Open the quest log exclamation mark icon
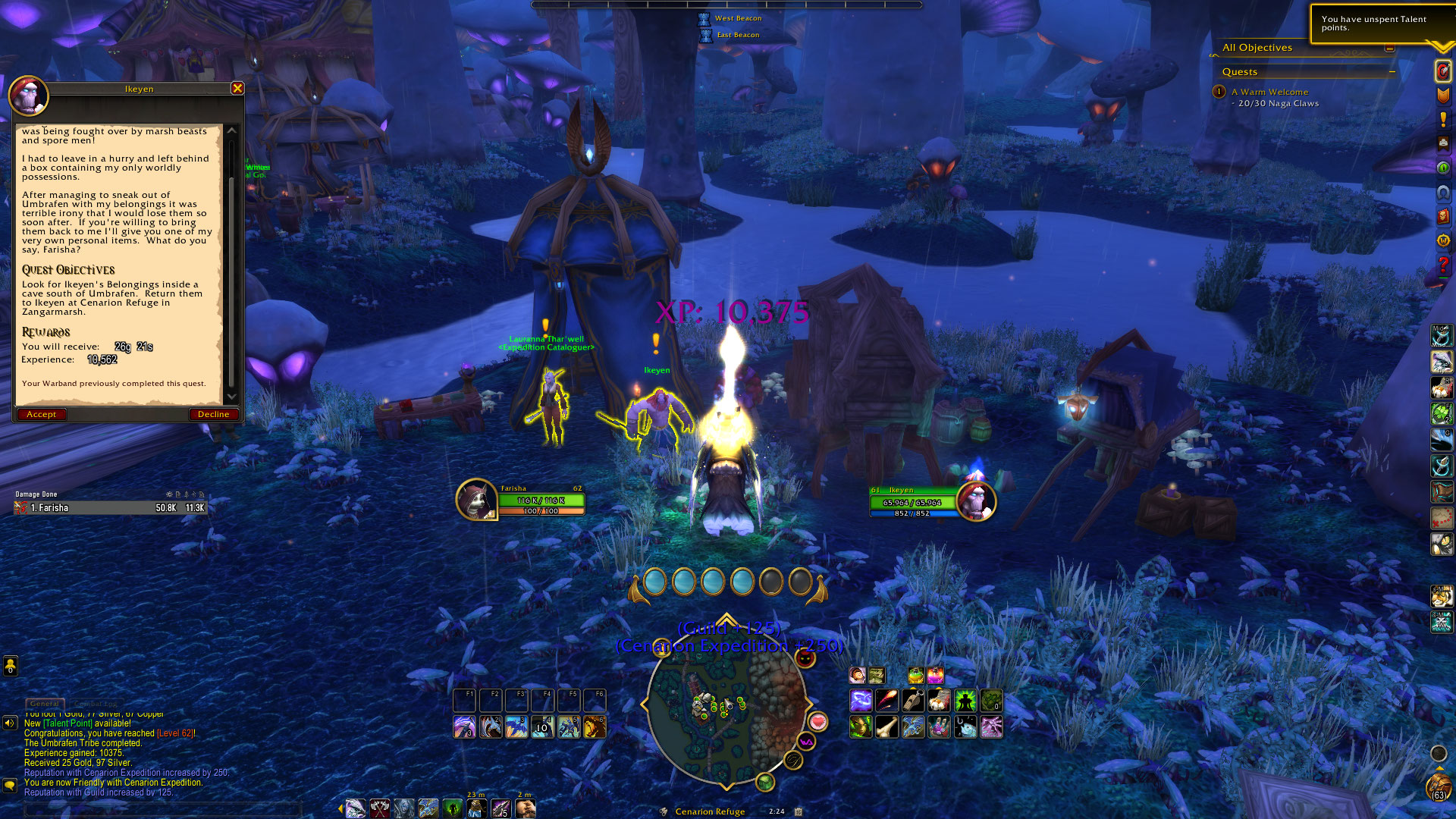1456x819 pixels. pos(1442,119)
